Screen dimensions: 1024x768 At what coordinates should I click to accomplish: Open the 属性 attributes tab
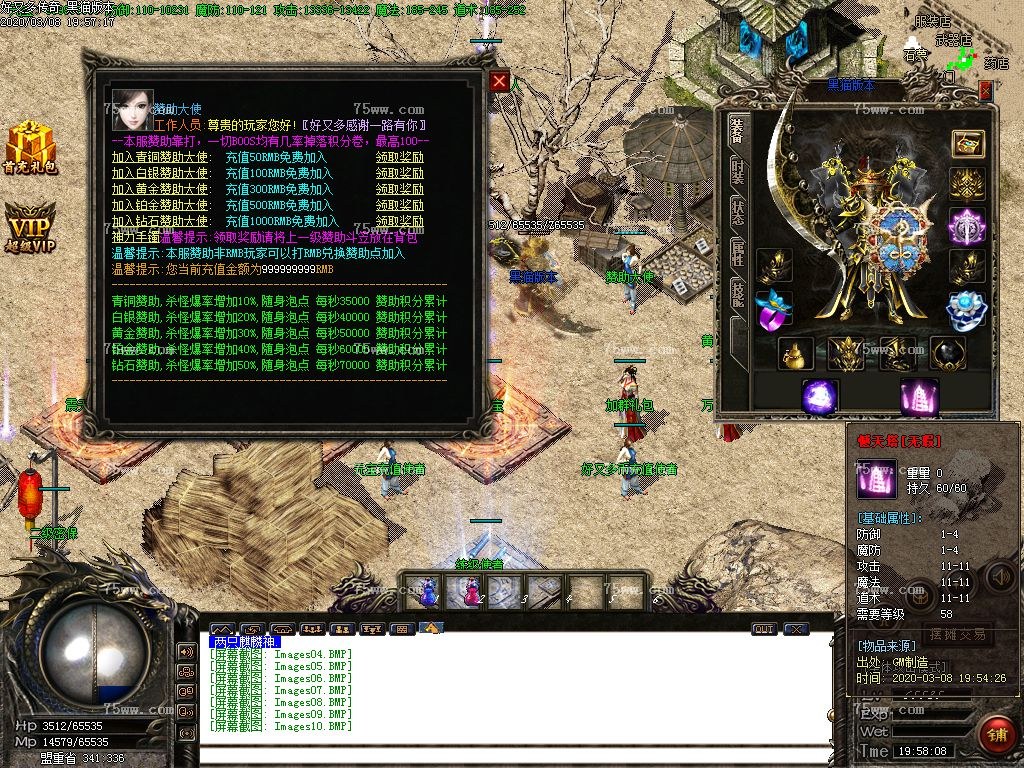pyautogui.click(x=737, y=251)
